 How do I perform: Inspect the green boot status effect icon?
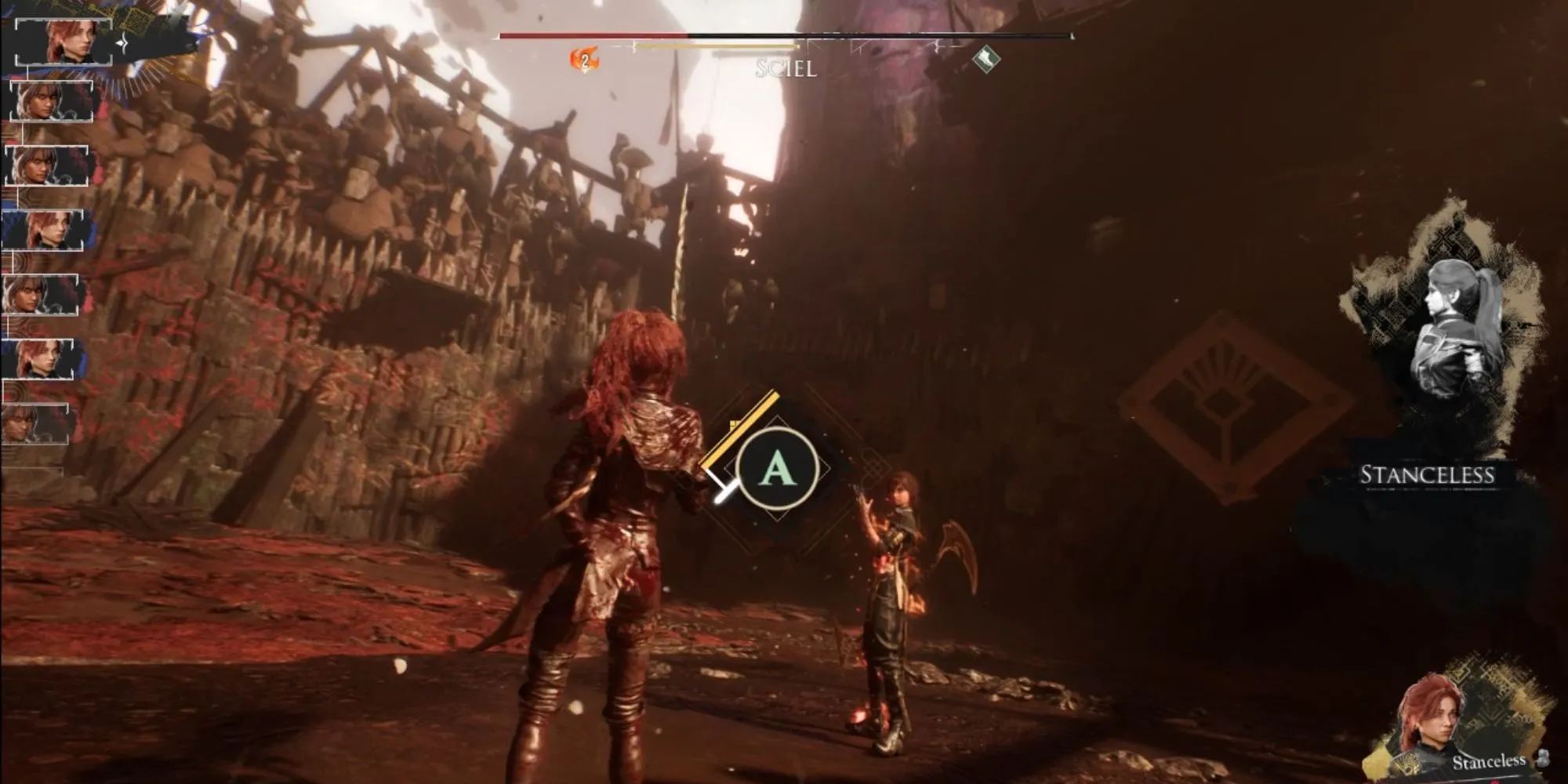pos(985,57)
